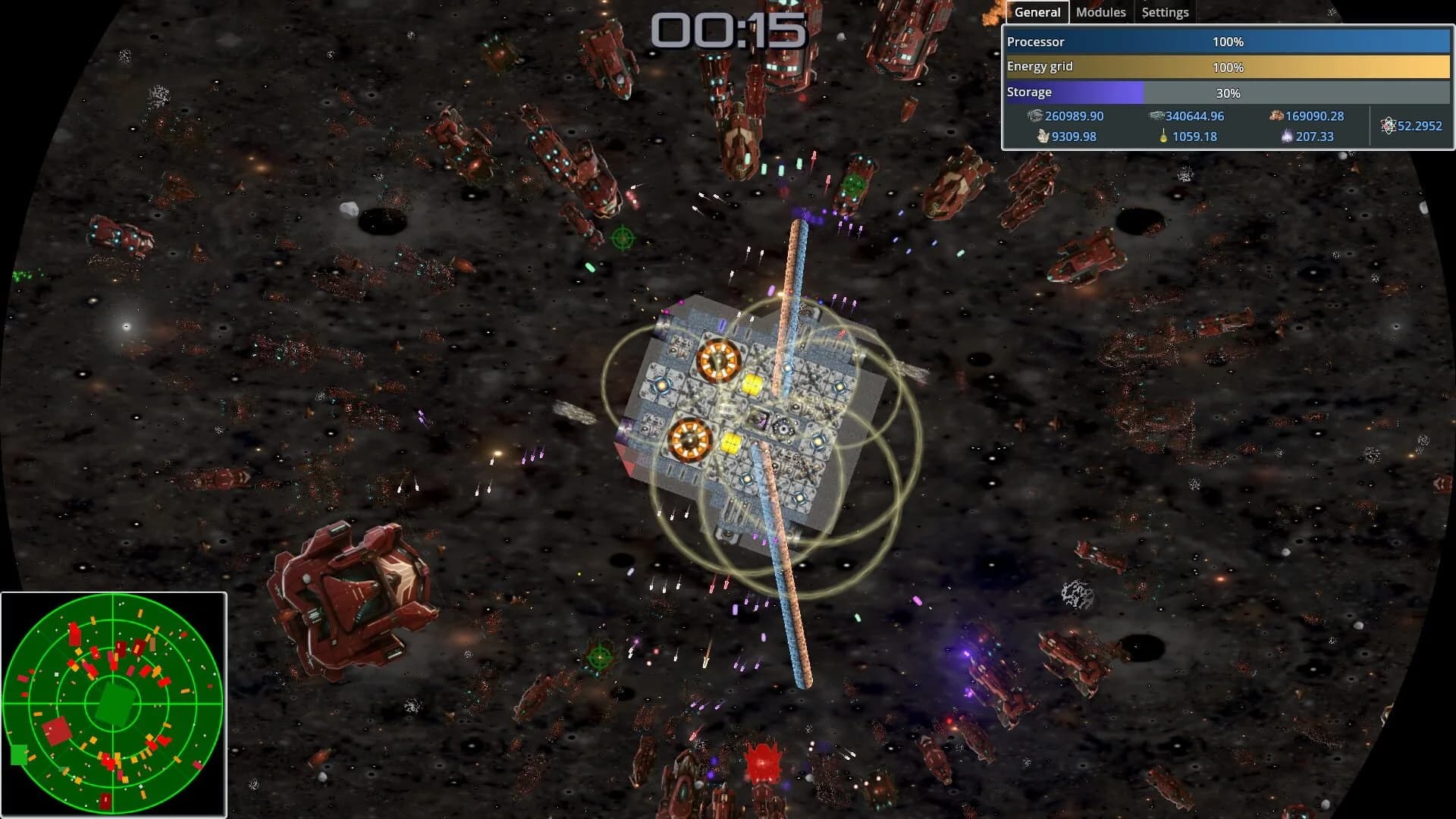Select the upper yellow storage container module
The image size is (1456, 819).
point(753,386)
